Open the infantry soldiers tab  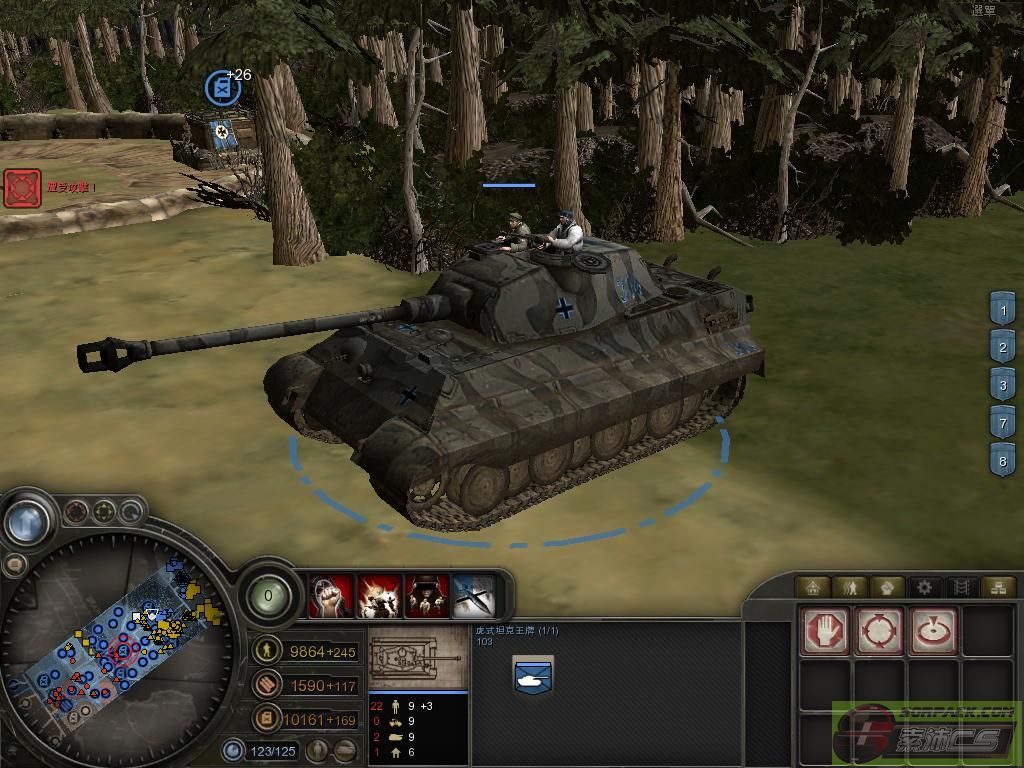pos(849,587)
